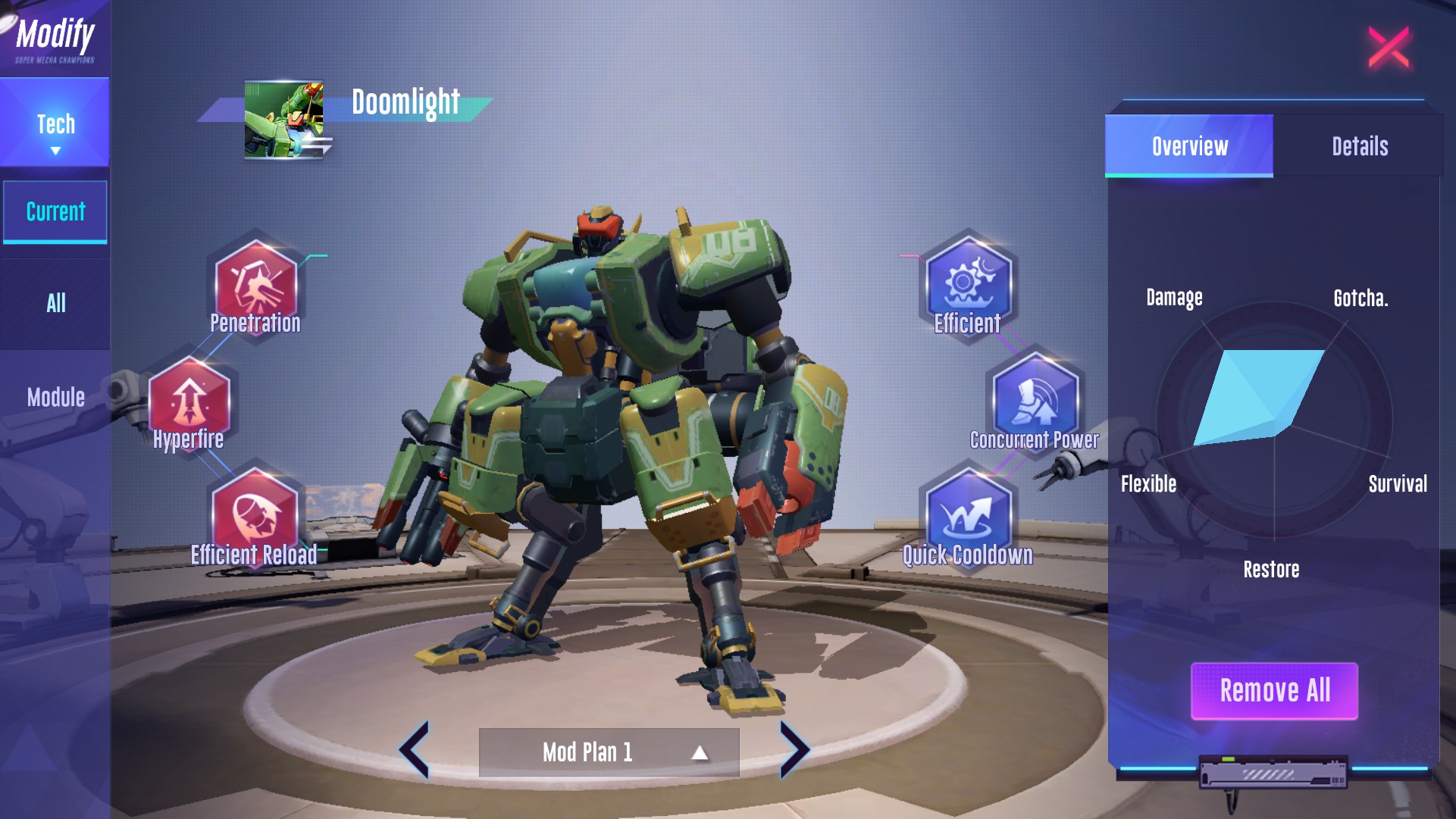Expand the Mod Plan 1 dropdown
1456x819 pixels.
pyautogui.click(x=609, y=752)
